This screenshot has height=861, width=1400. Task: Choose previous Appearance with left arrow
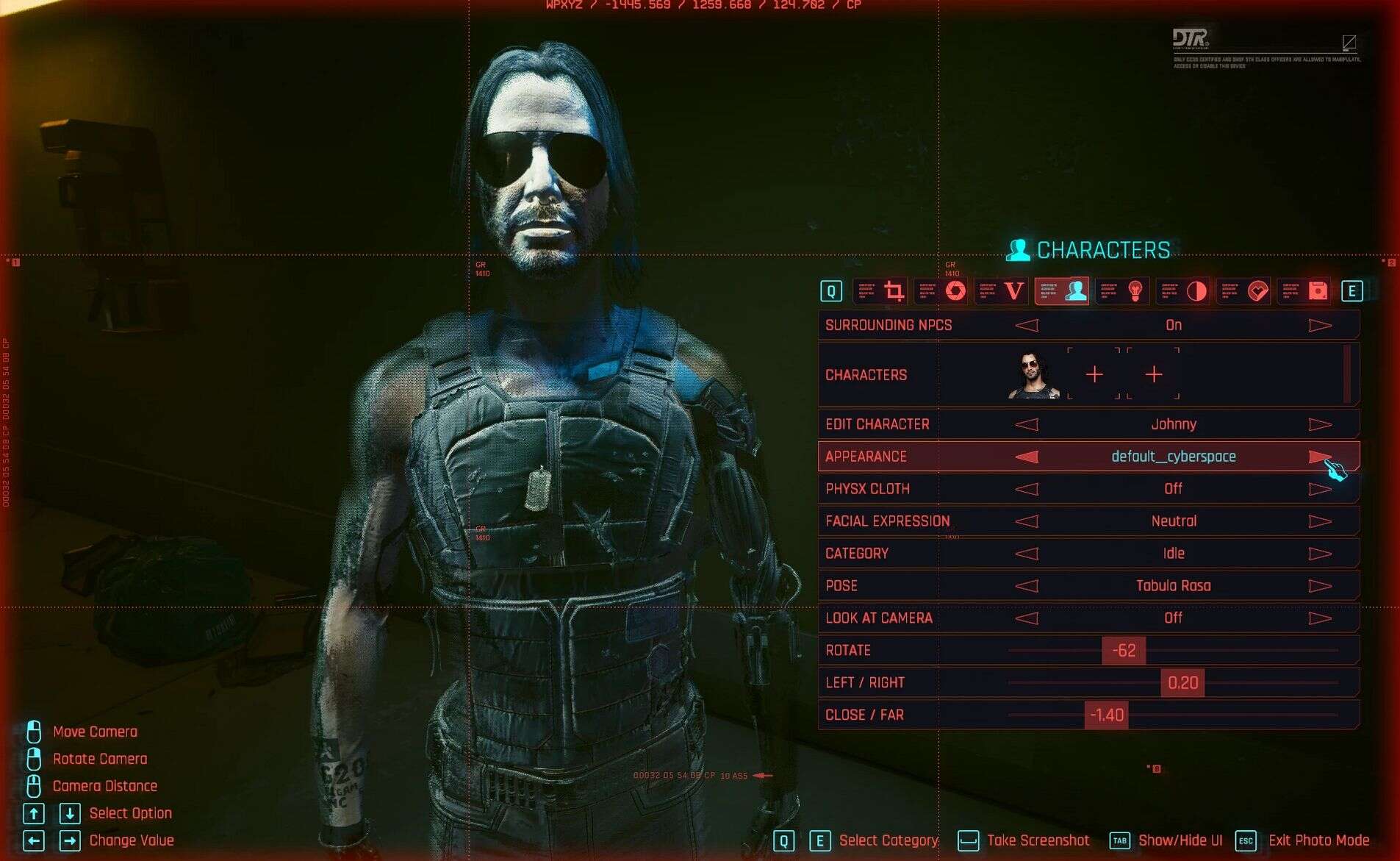coord(1027,457)
